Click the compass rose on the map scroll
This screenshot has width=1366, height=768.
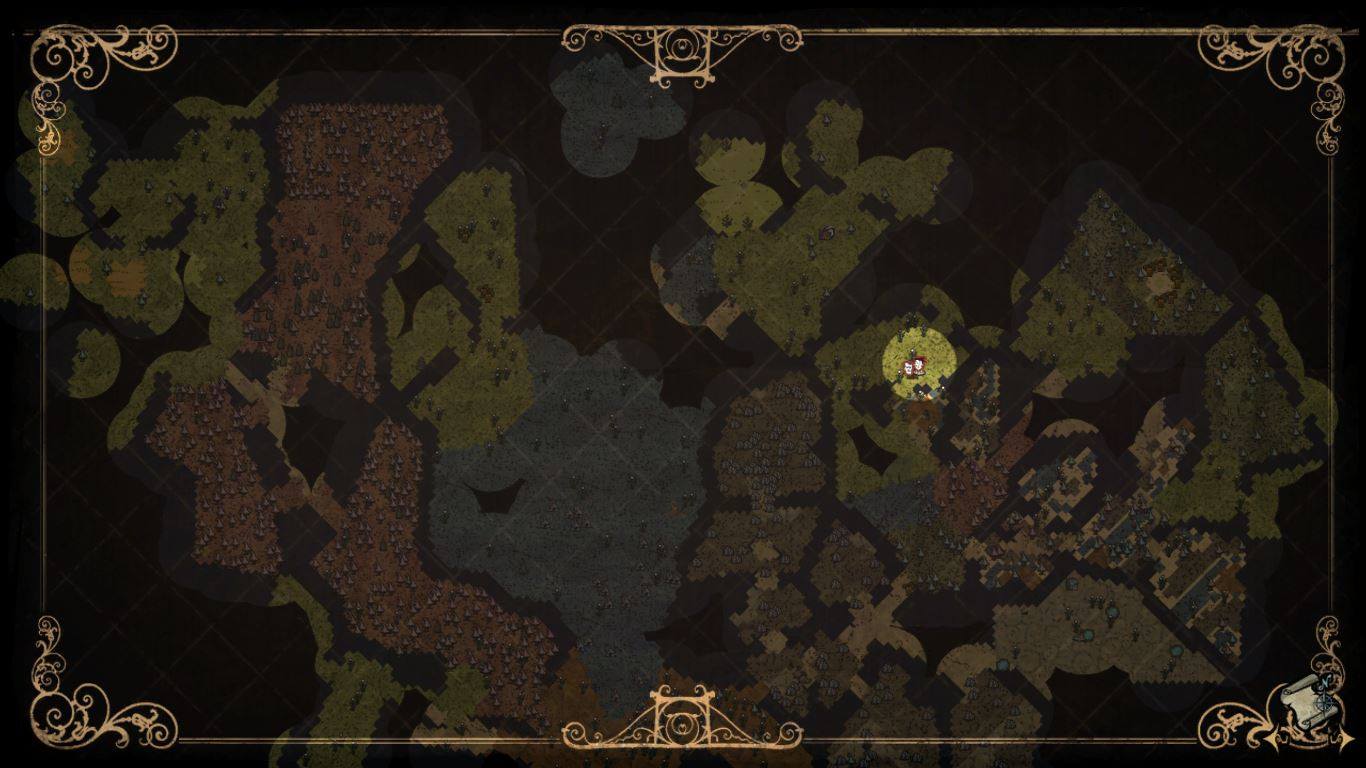tap(1325, 704)
